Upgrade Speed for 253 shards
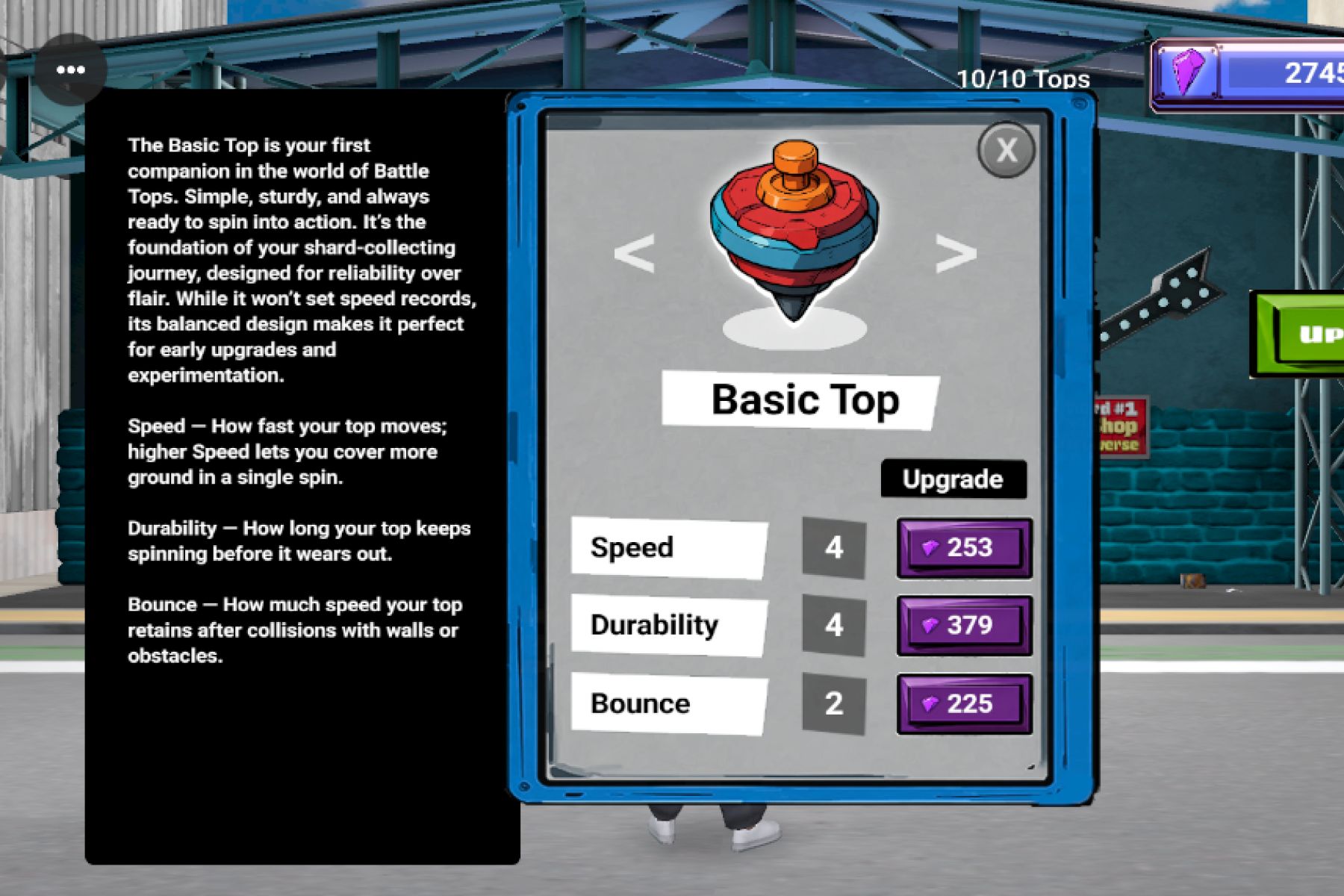The height and width of the screenshot is (896, 1344). tap(964, 548)
